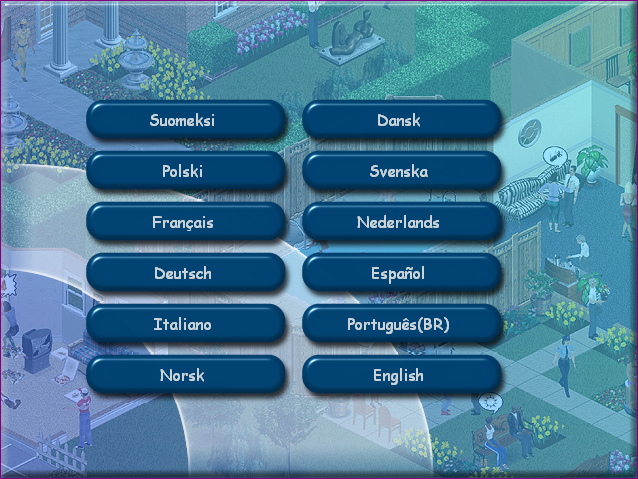Screen dimensions: 638x479
Task: Select Español as the game language
Action: 400,274
